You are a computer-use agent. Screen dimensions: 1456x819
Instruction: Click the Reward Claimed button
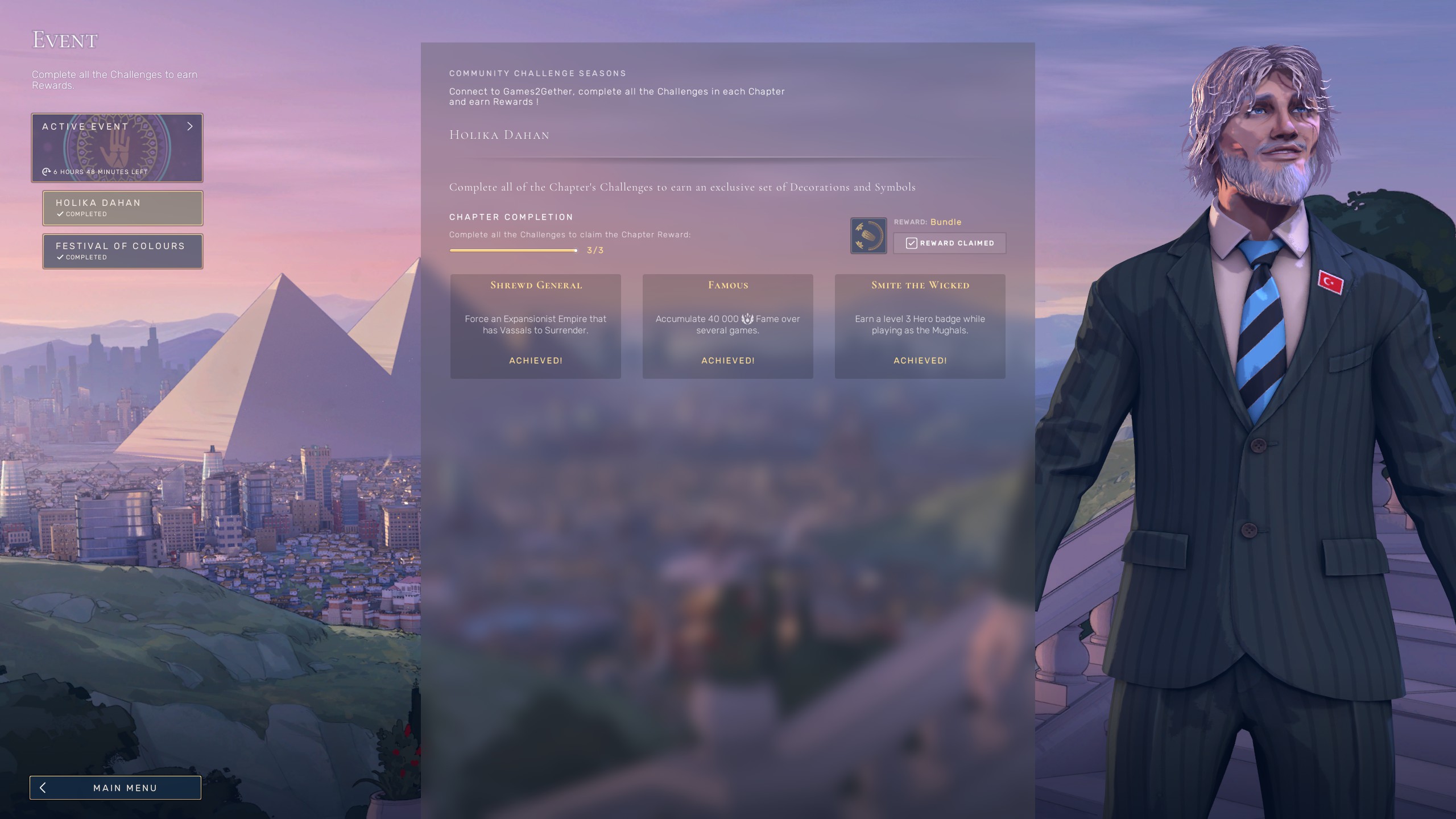[x=949, y=243]
